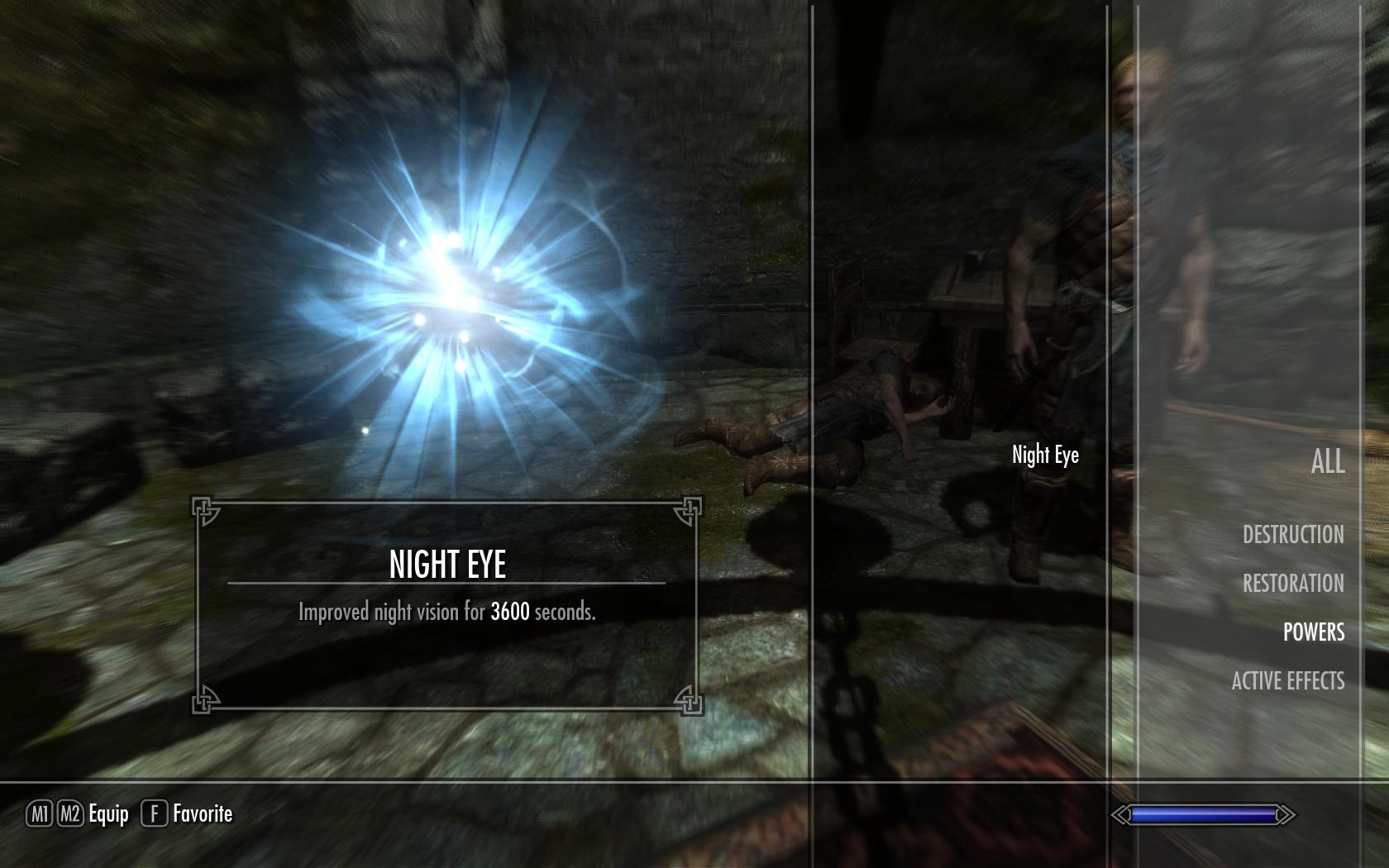
Task: Choose the Powers category
Action: click(x=1313, y=632)
